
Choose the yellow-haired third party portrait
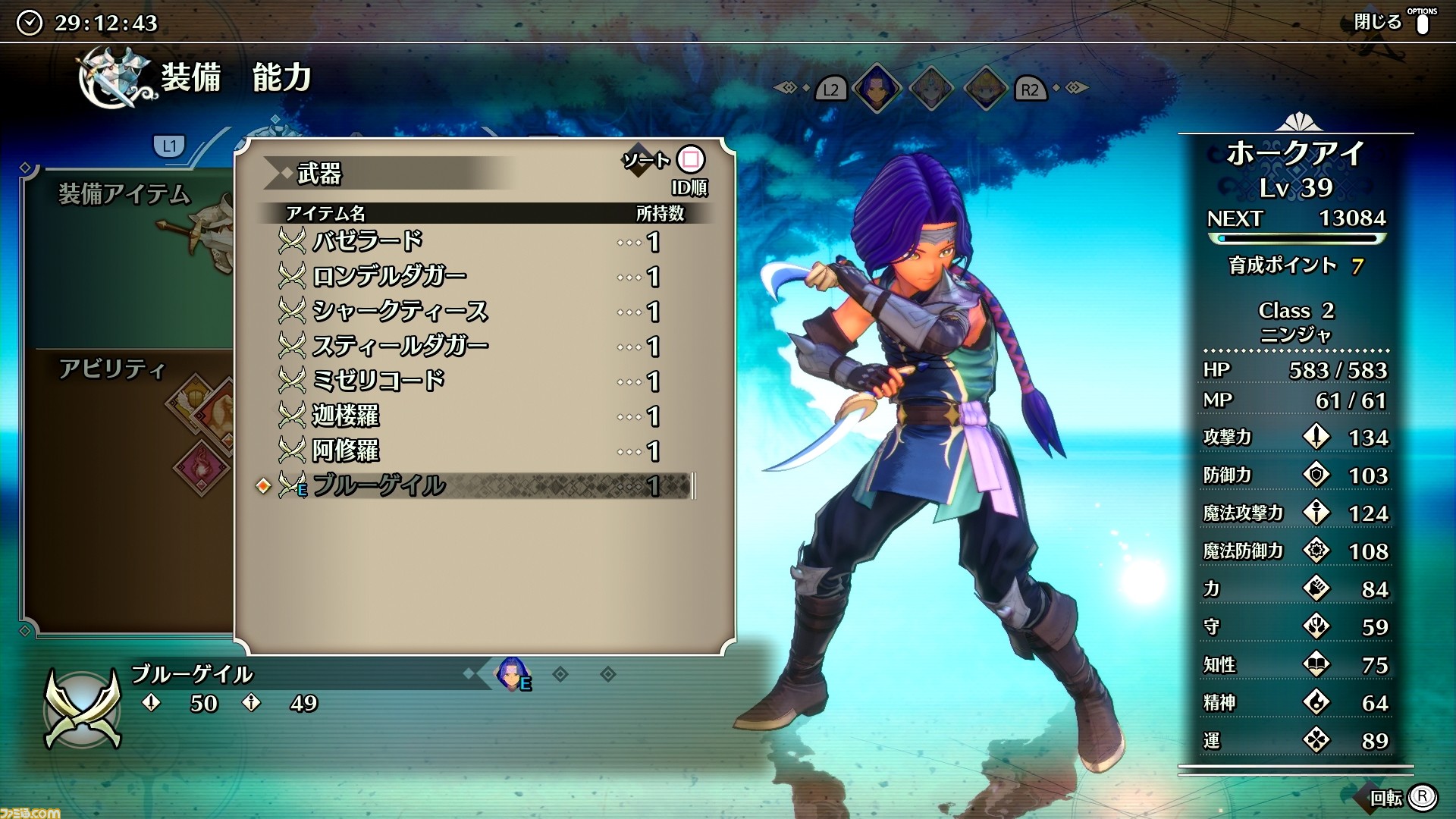pos(985,88)
